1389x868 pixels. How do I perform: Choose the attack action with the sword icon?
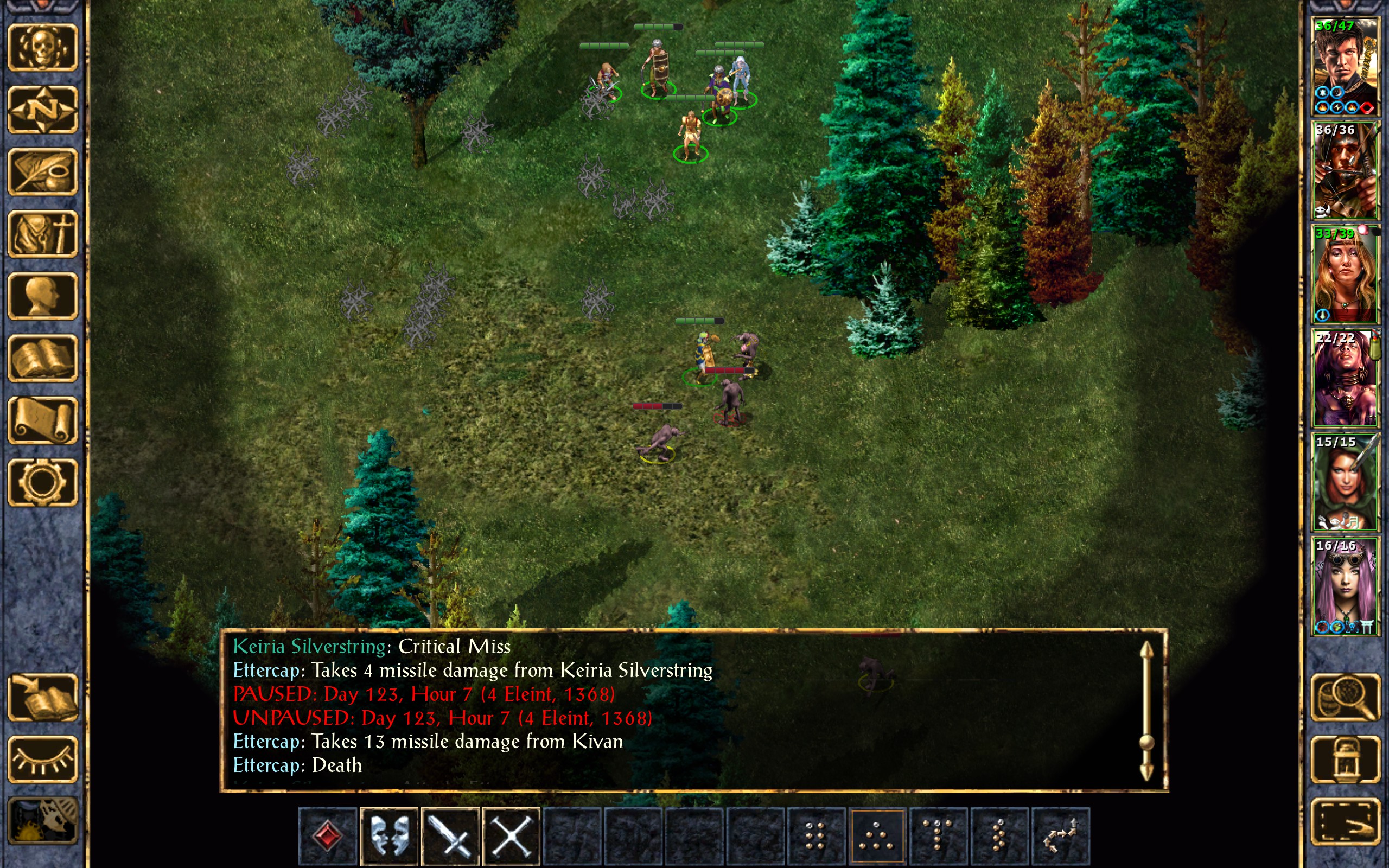click(450, 836)
